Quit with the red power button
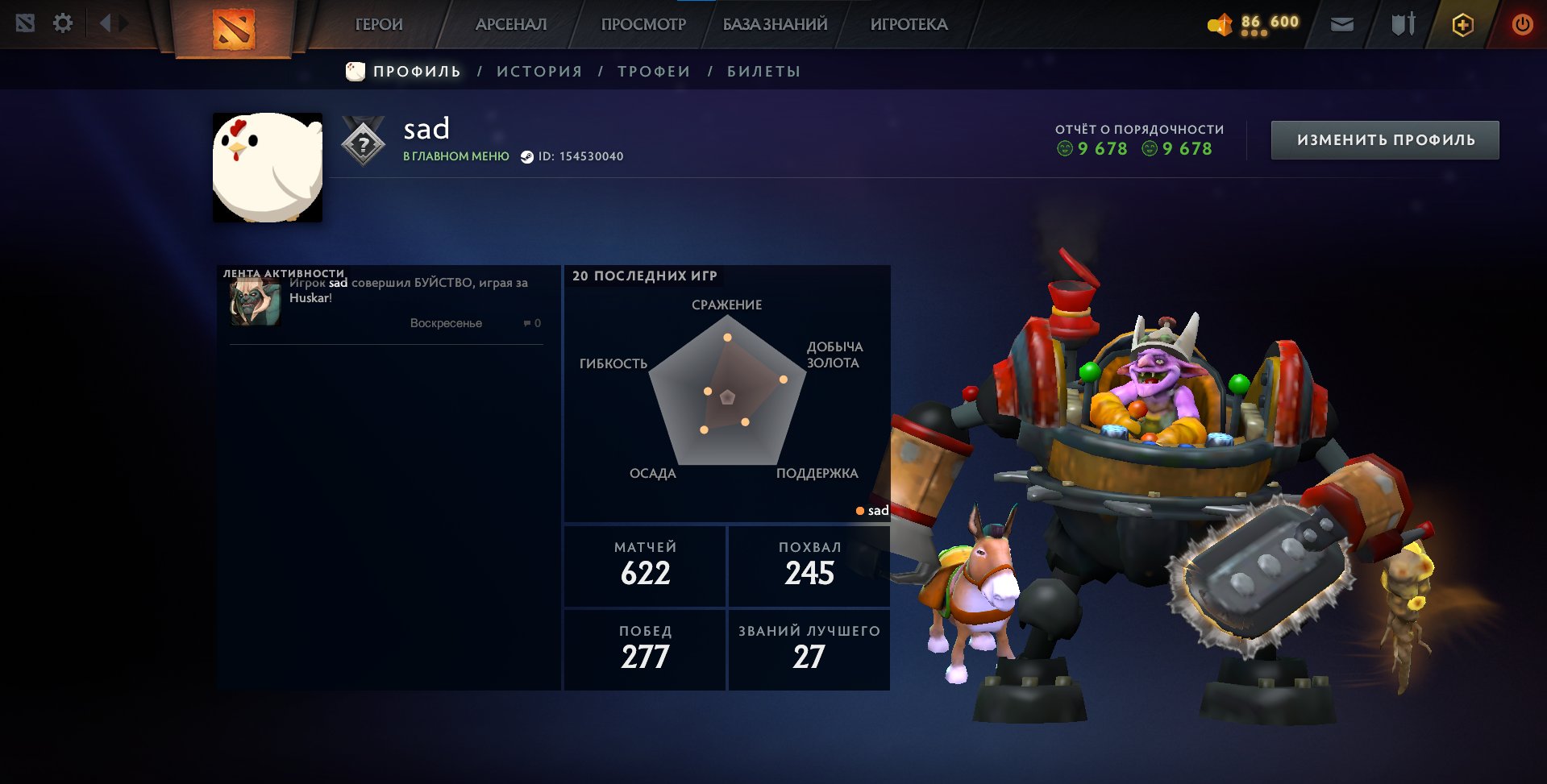Screen dimensions: 1547x784 click(1522, 24)
